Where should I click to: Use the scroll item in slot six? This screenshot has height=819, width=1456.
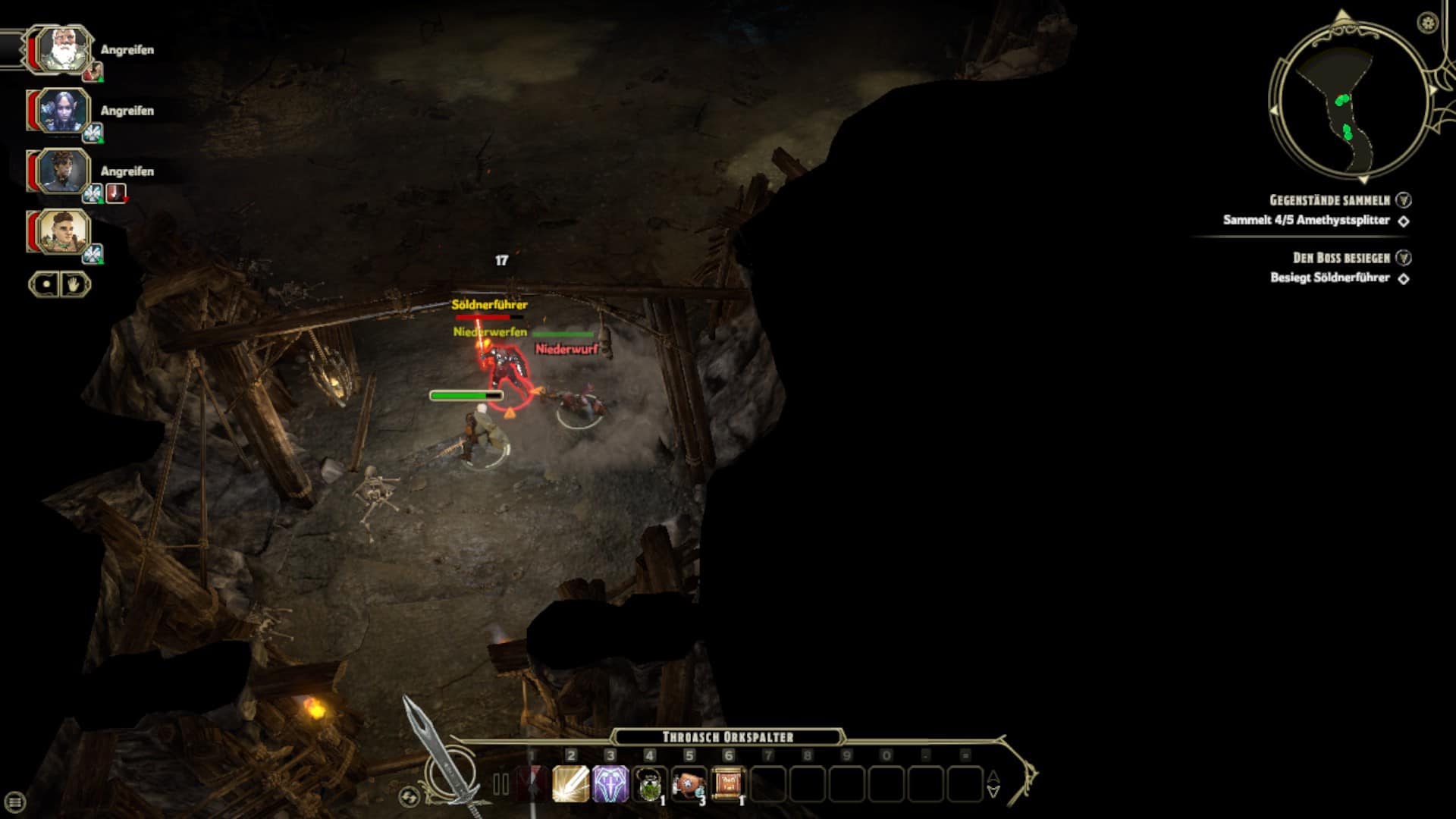[729, 784]
